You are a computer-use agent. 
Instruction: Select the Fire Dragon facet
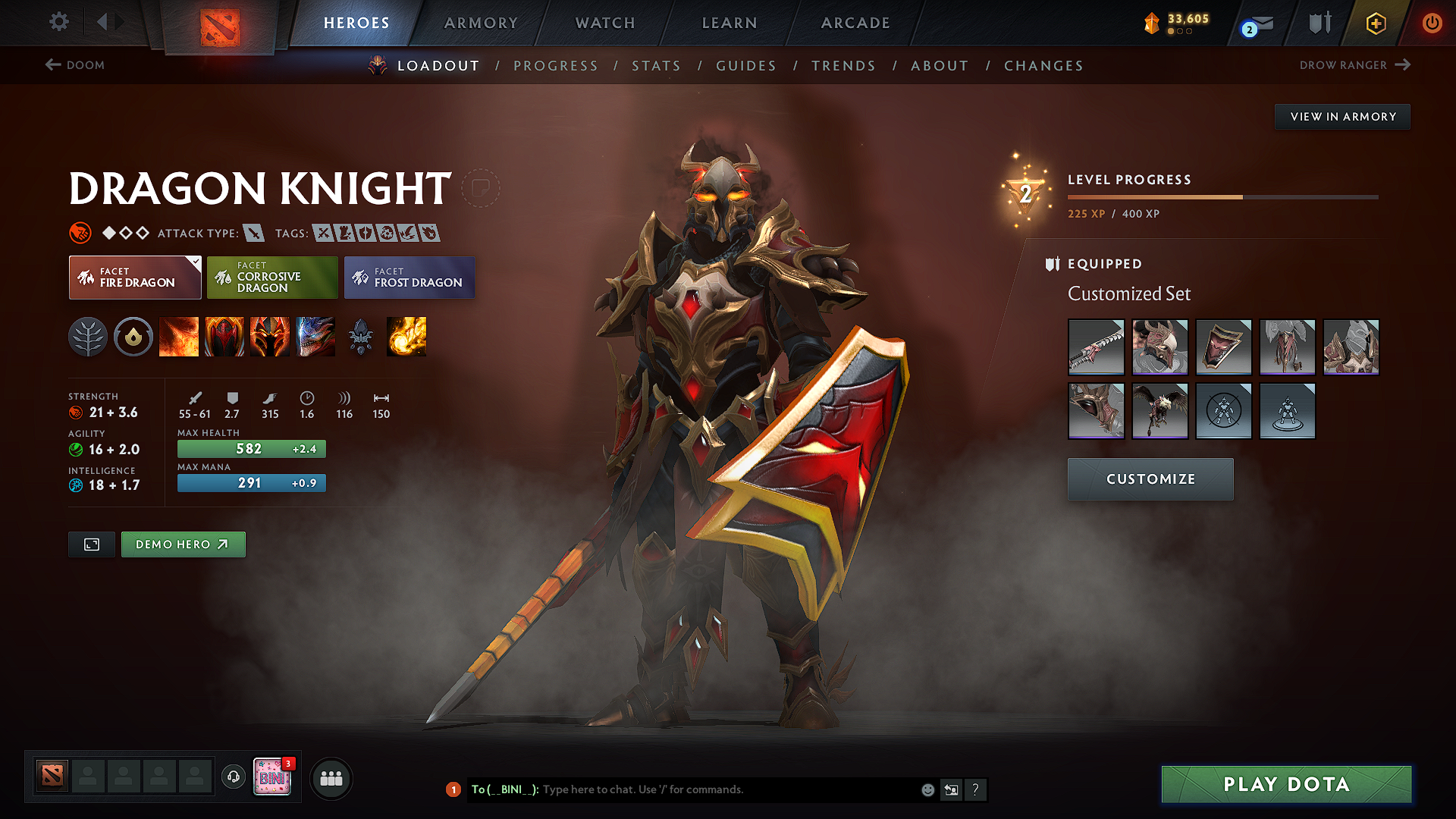[134, 278]
